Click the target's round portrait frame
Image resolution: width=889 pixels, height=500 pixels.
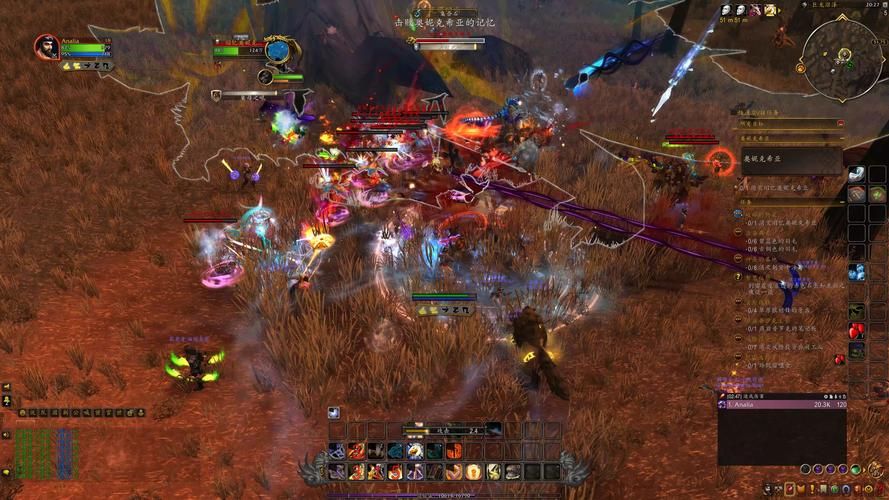pyautogui.click(x=281, y=50)
